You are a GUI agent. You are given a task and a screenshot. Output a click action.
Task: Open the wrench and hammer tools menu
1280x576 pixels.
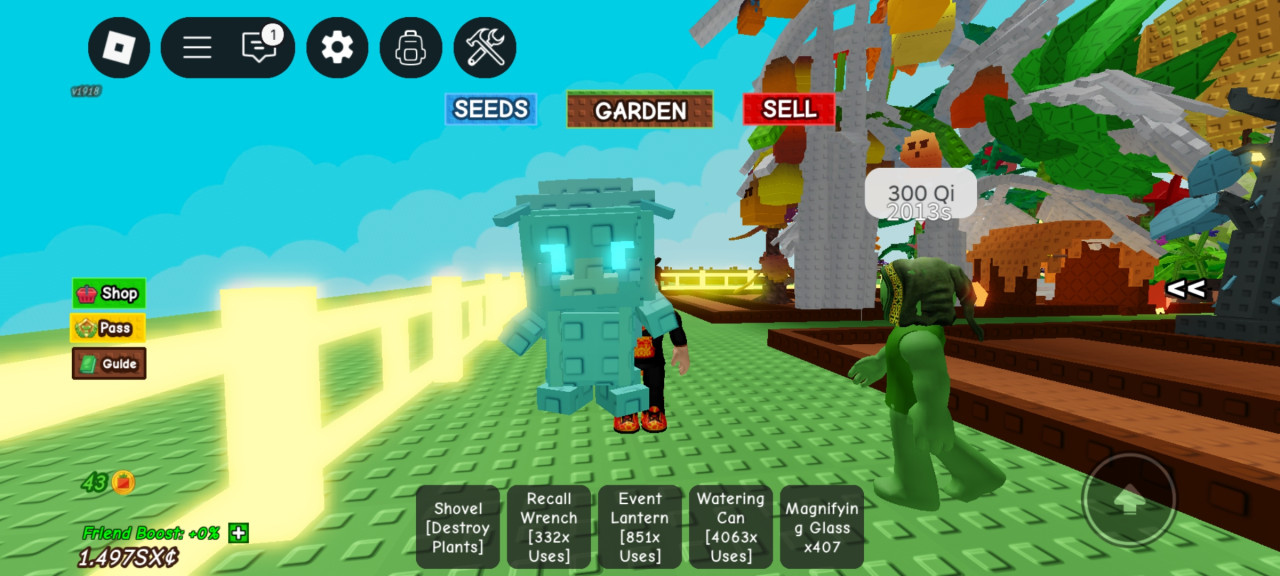click(x=485, y=48)
